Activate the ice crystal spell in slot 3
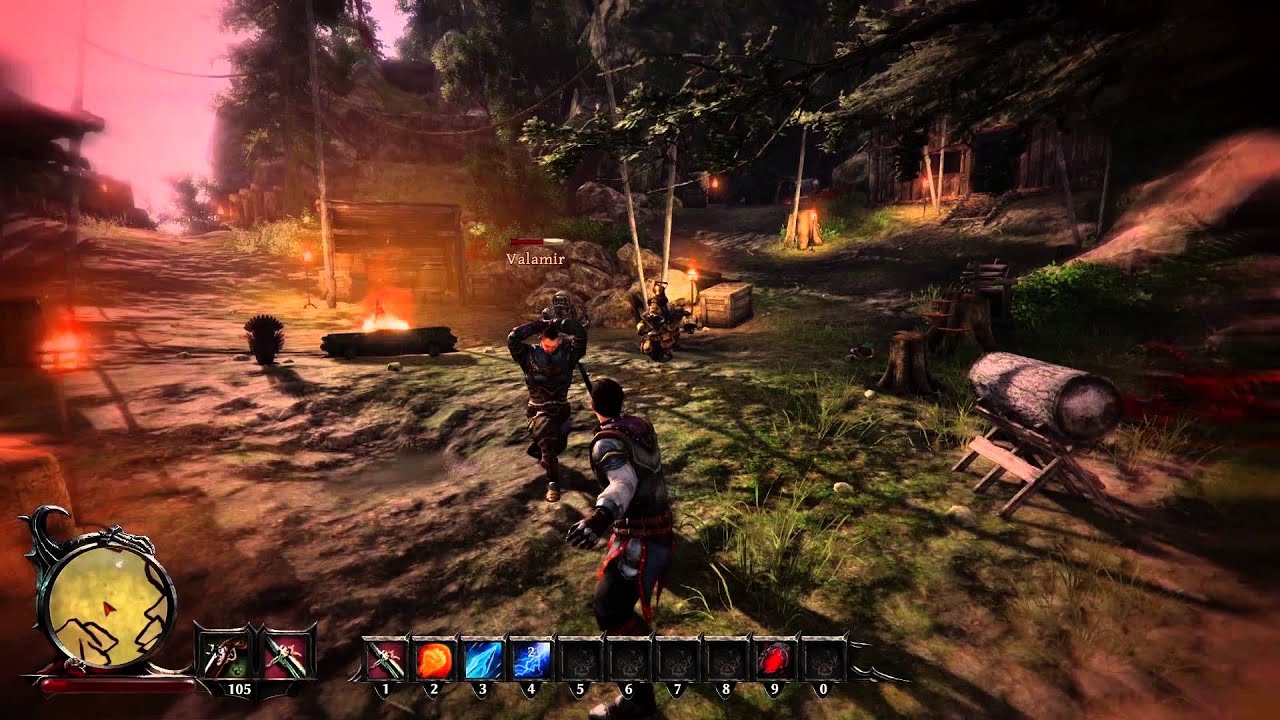1280x720 pixels. [483, 661]
